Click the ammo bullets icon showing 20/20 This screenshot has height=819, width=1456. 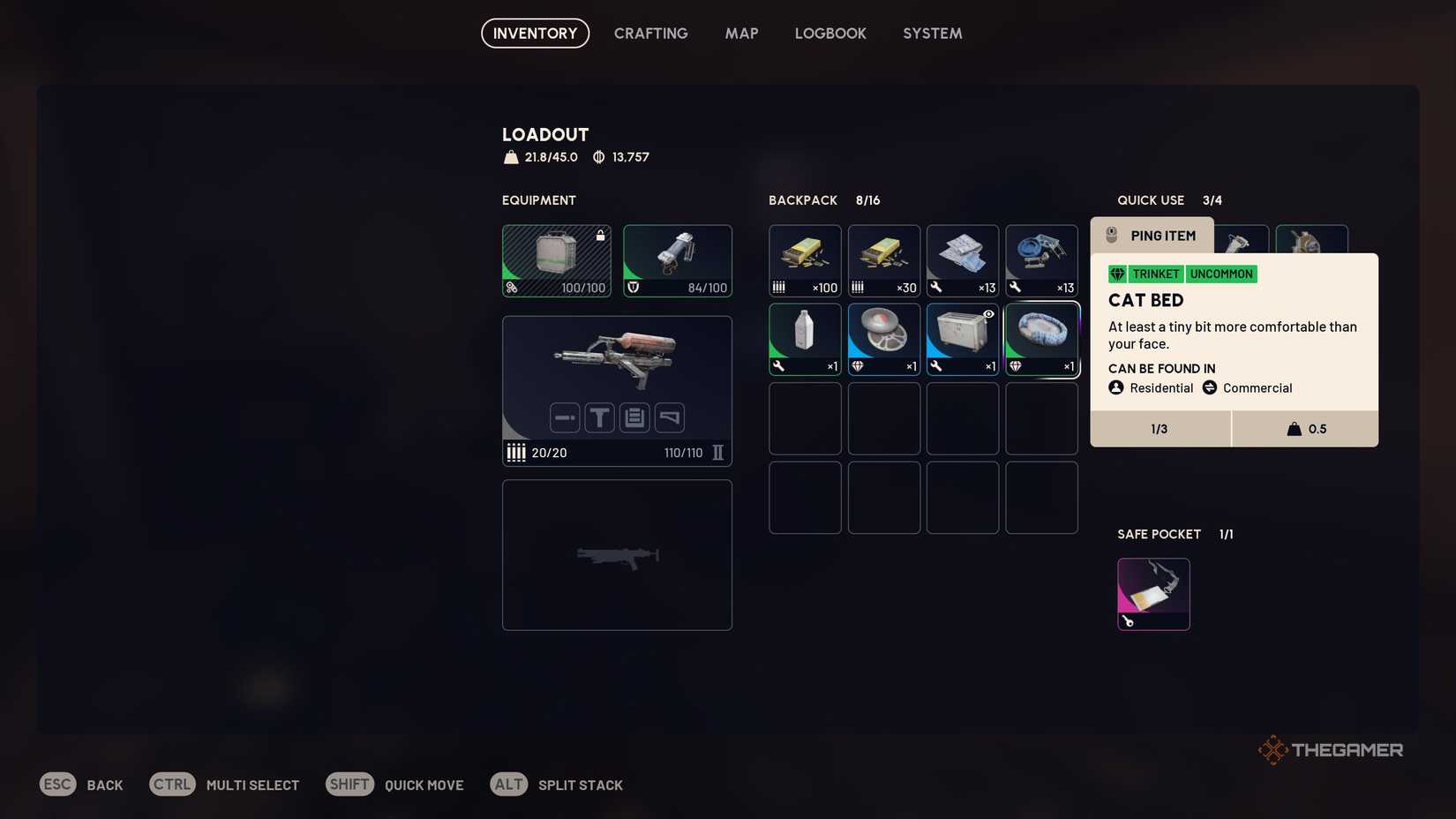point(516,452)
